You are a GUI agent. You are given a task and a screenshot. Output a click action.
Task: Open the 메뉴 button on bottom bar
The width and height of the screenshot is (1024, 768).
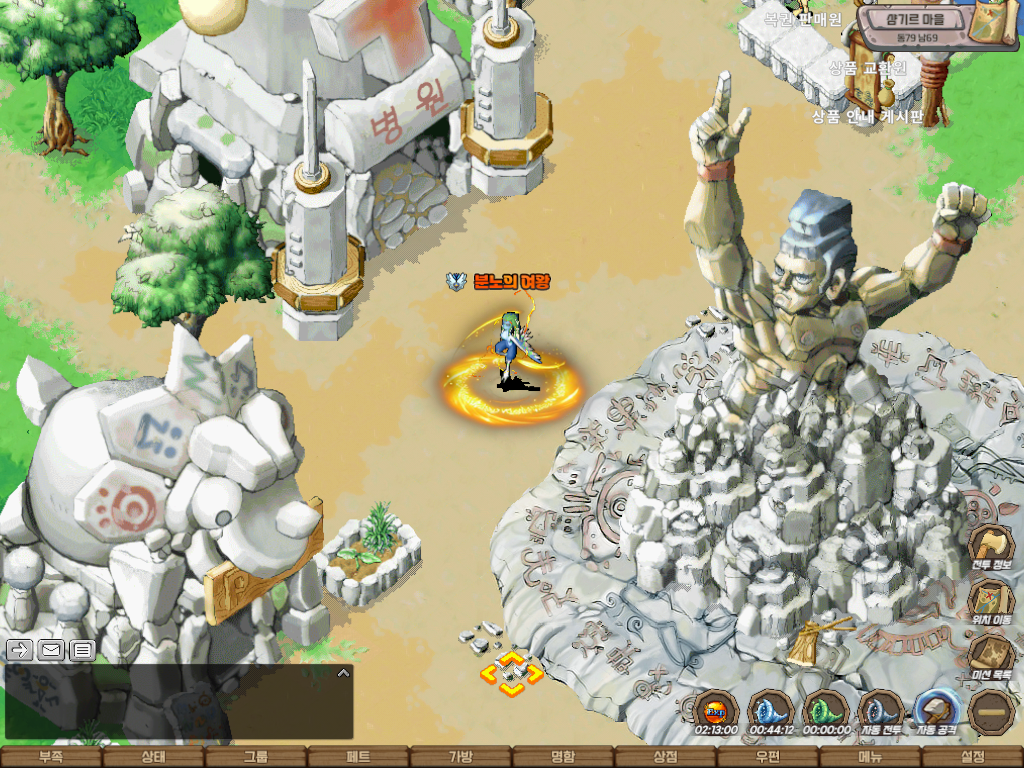870,757
